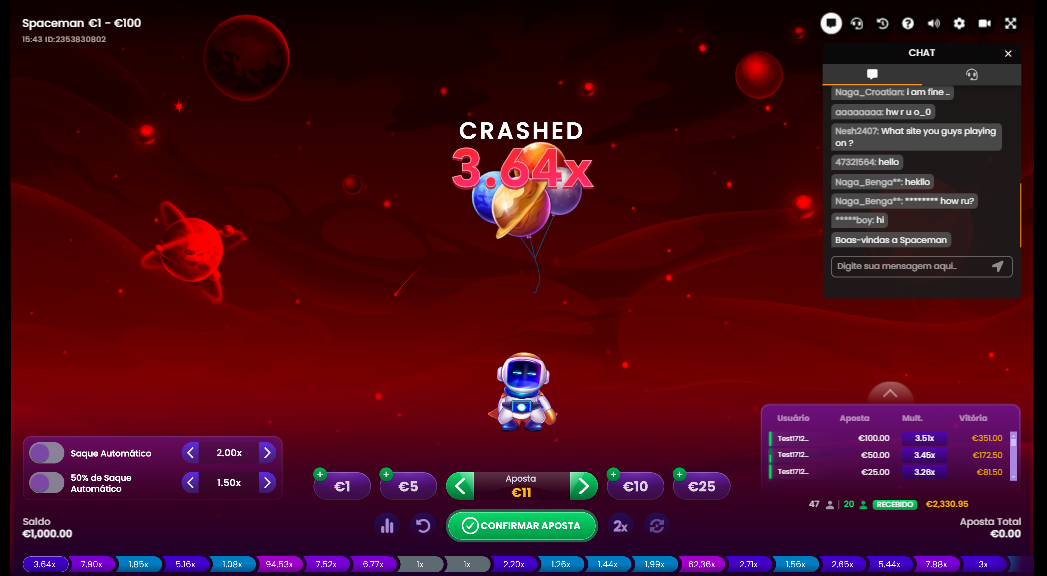Toggle Saque Automático on
1047x576 pixels.
(46, 453)
